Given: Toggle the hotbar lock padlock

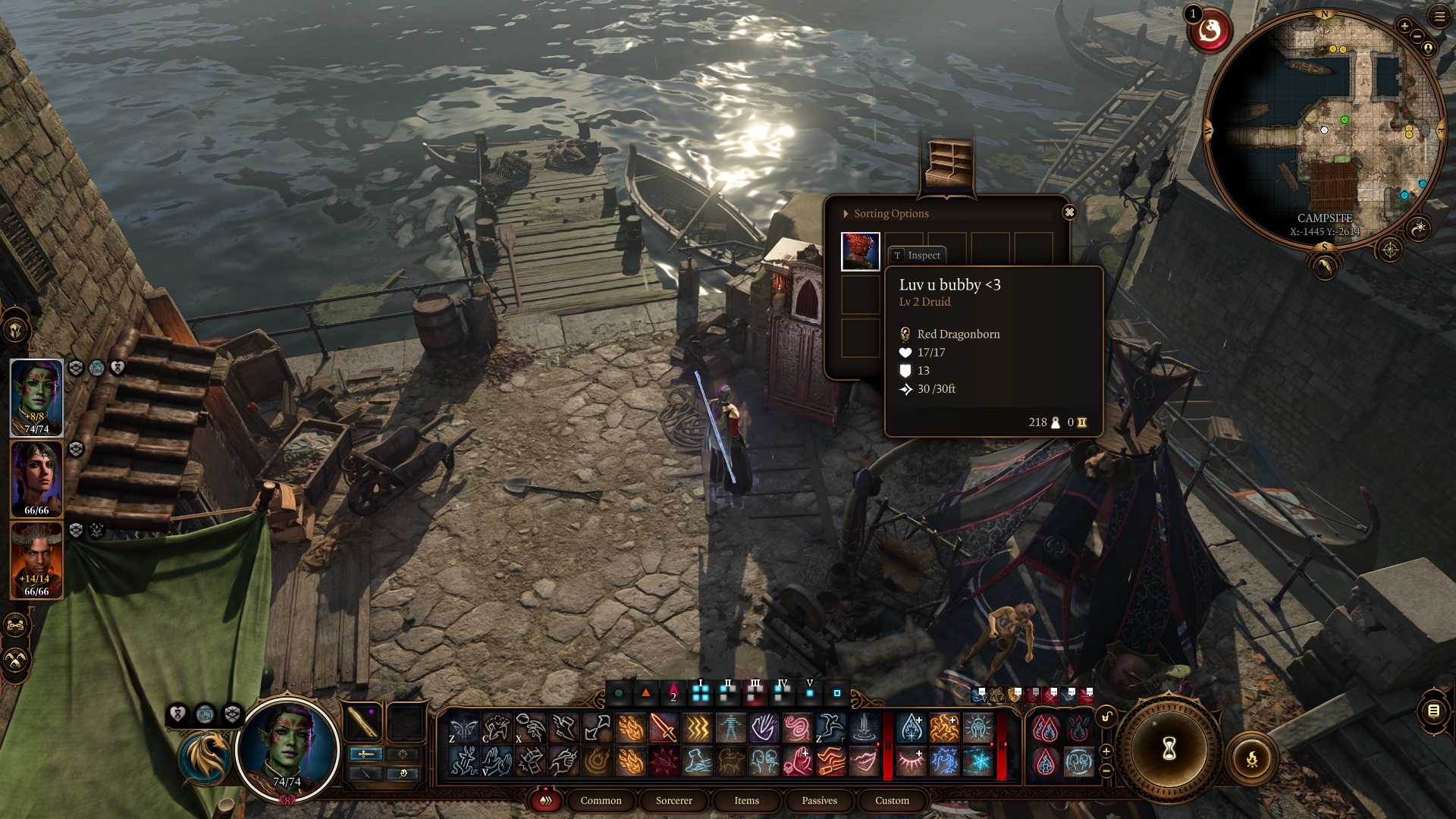Looking at the screenshot, I should pyautogui.click(x=1106, y=714).
